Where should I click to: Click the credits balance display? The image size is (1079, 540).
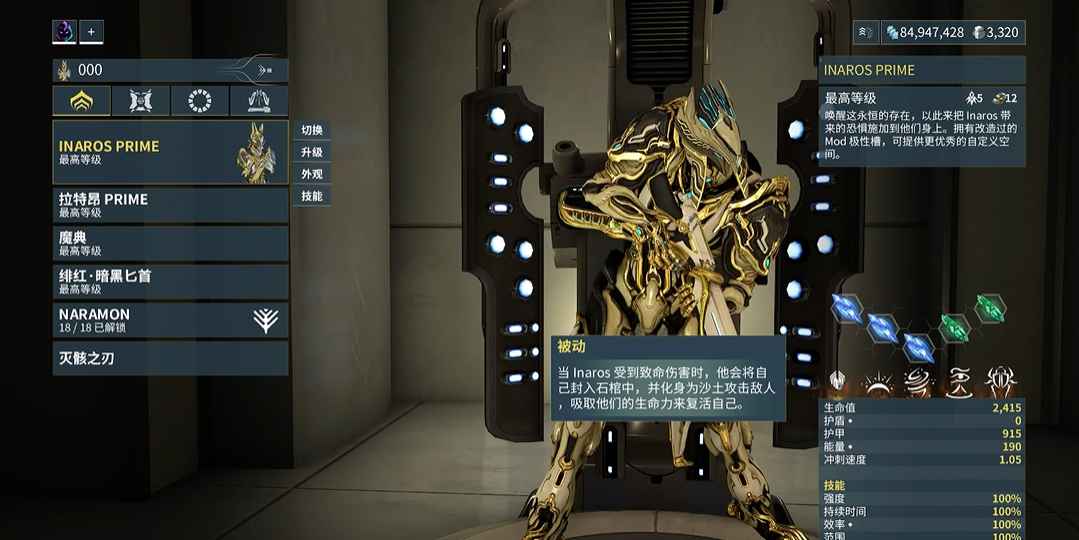(x=923, y=32)
